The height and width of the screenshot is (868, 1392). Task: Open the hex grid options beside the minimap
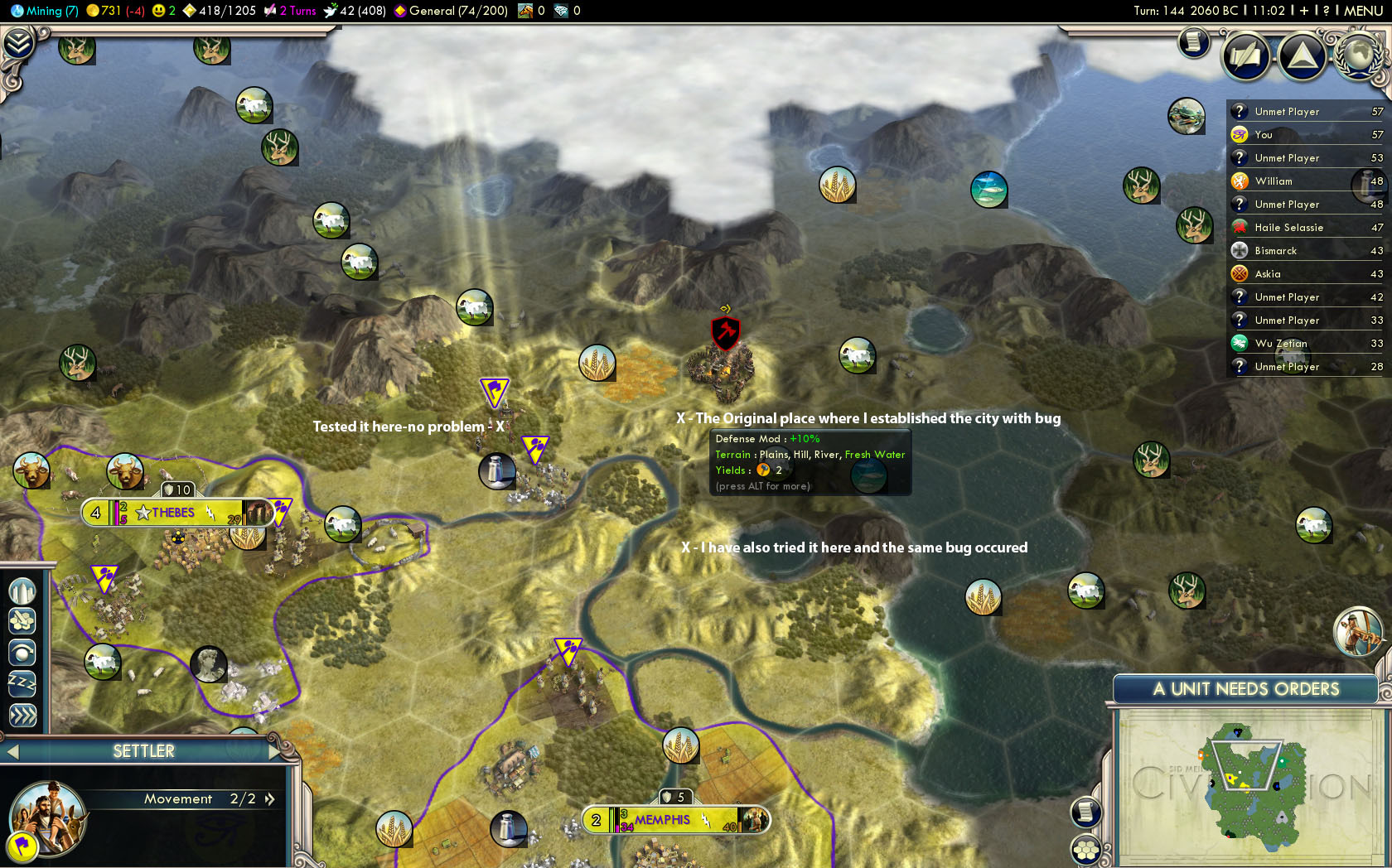click(1085, 851)
